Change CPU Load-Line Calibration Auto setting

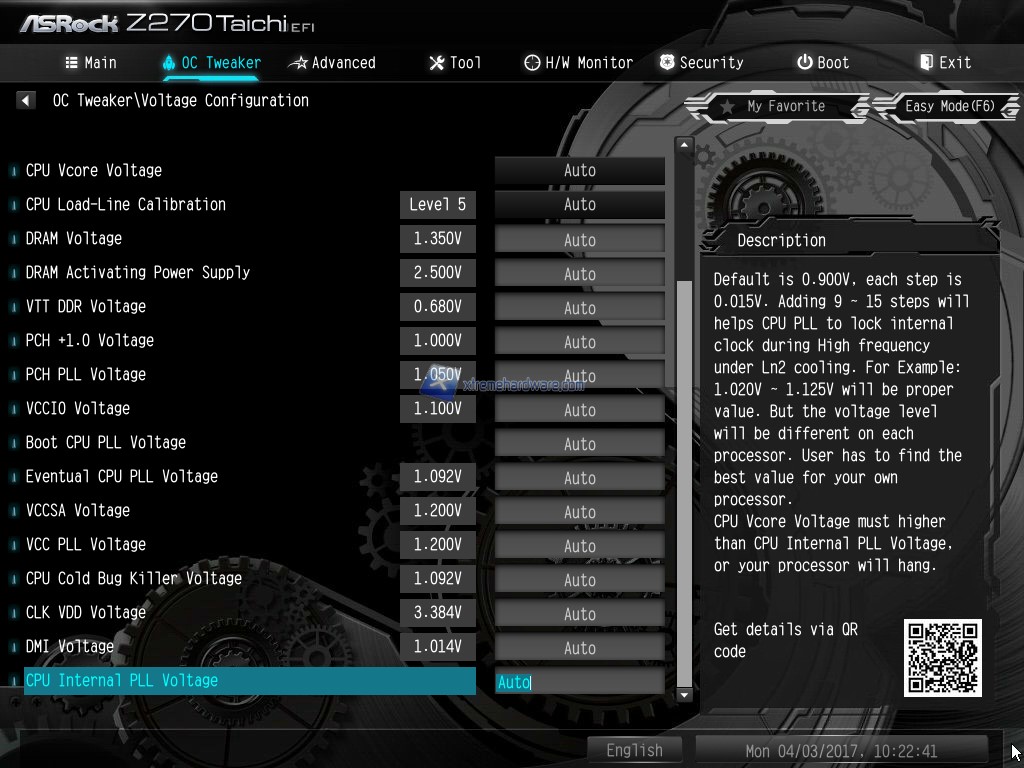click(580, 205)
